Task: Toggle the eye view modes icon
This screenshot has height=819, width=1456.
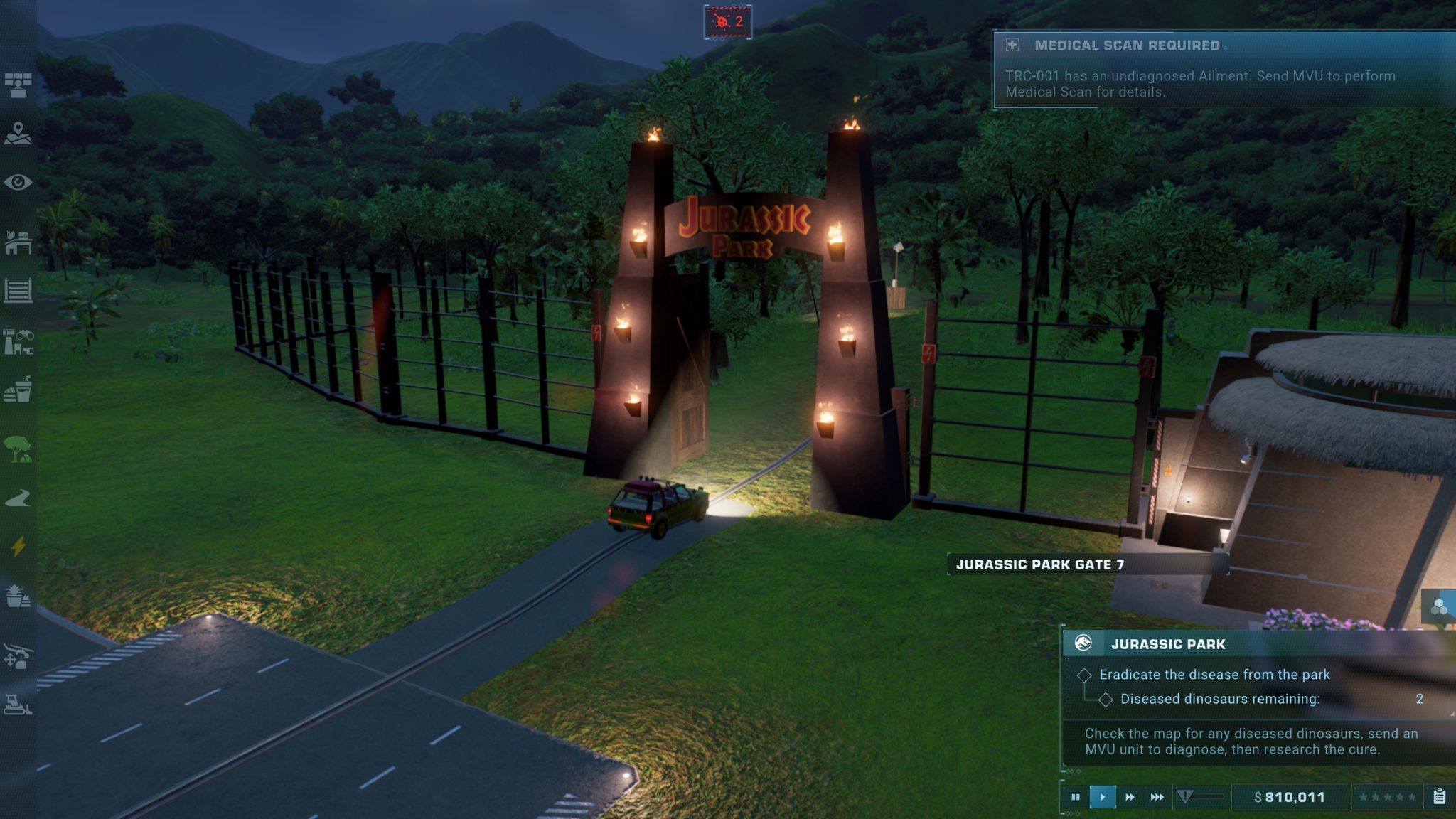Action: (x=18, y=183)
